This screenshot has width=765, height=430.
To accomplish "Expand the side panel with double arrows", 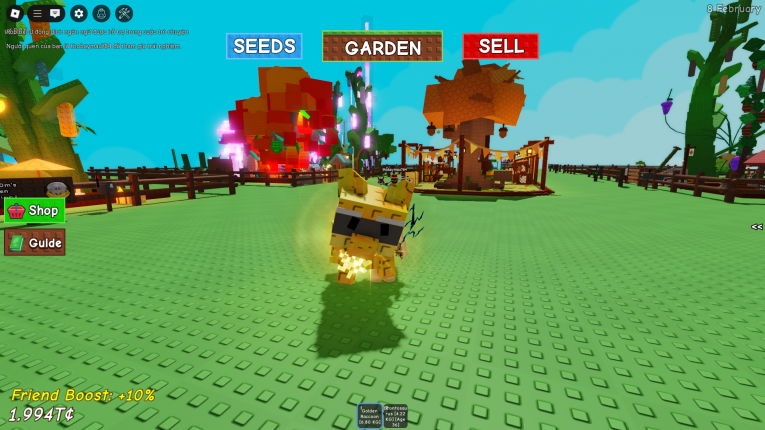I will 757,227.
